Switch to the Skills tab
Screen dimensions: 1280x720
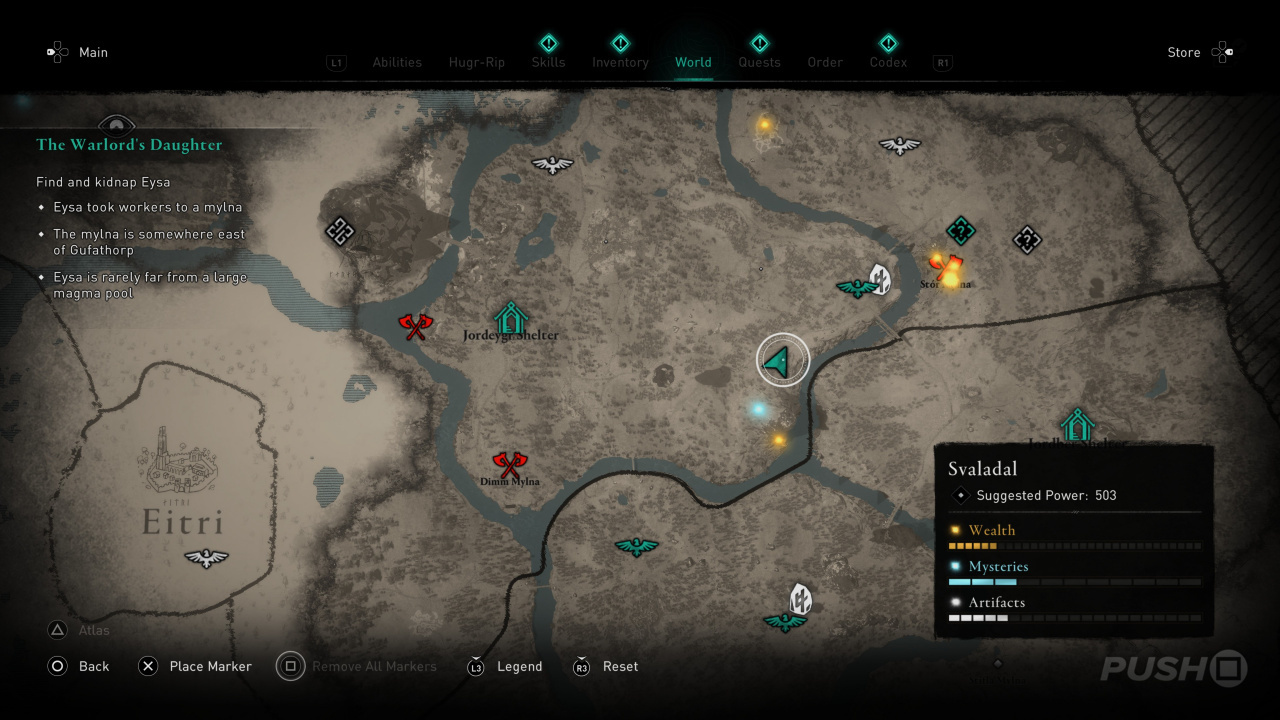pos(548,62)
